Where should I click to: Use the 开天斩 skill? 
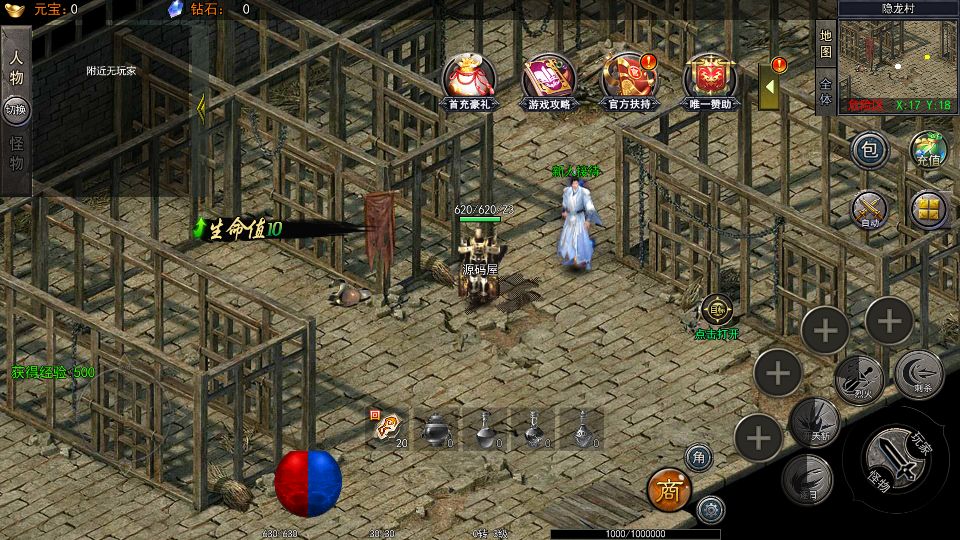[814, 421]
